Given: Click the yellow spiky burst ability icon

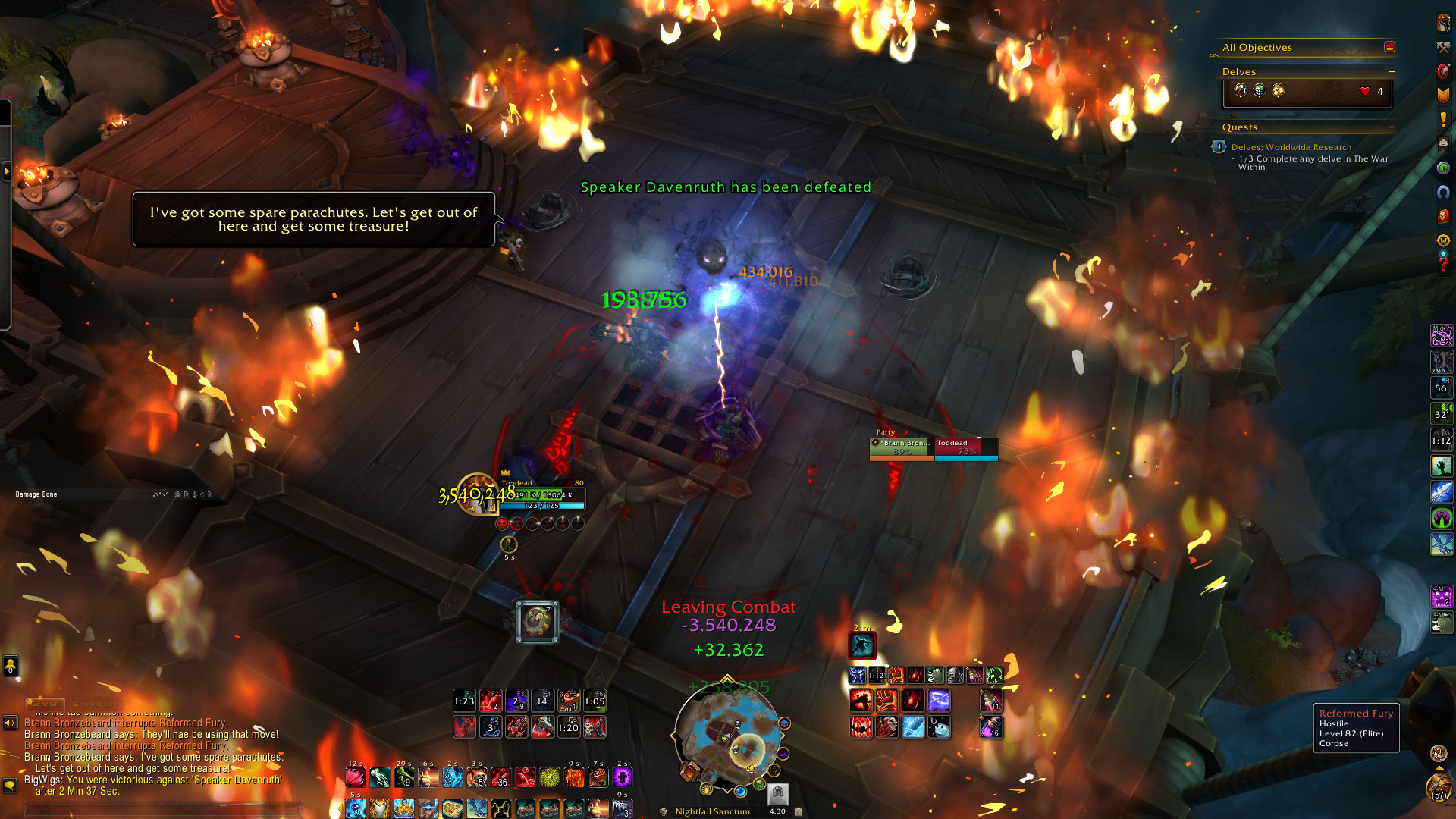Looking at the screenshot, I should (549, 777).
